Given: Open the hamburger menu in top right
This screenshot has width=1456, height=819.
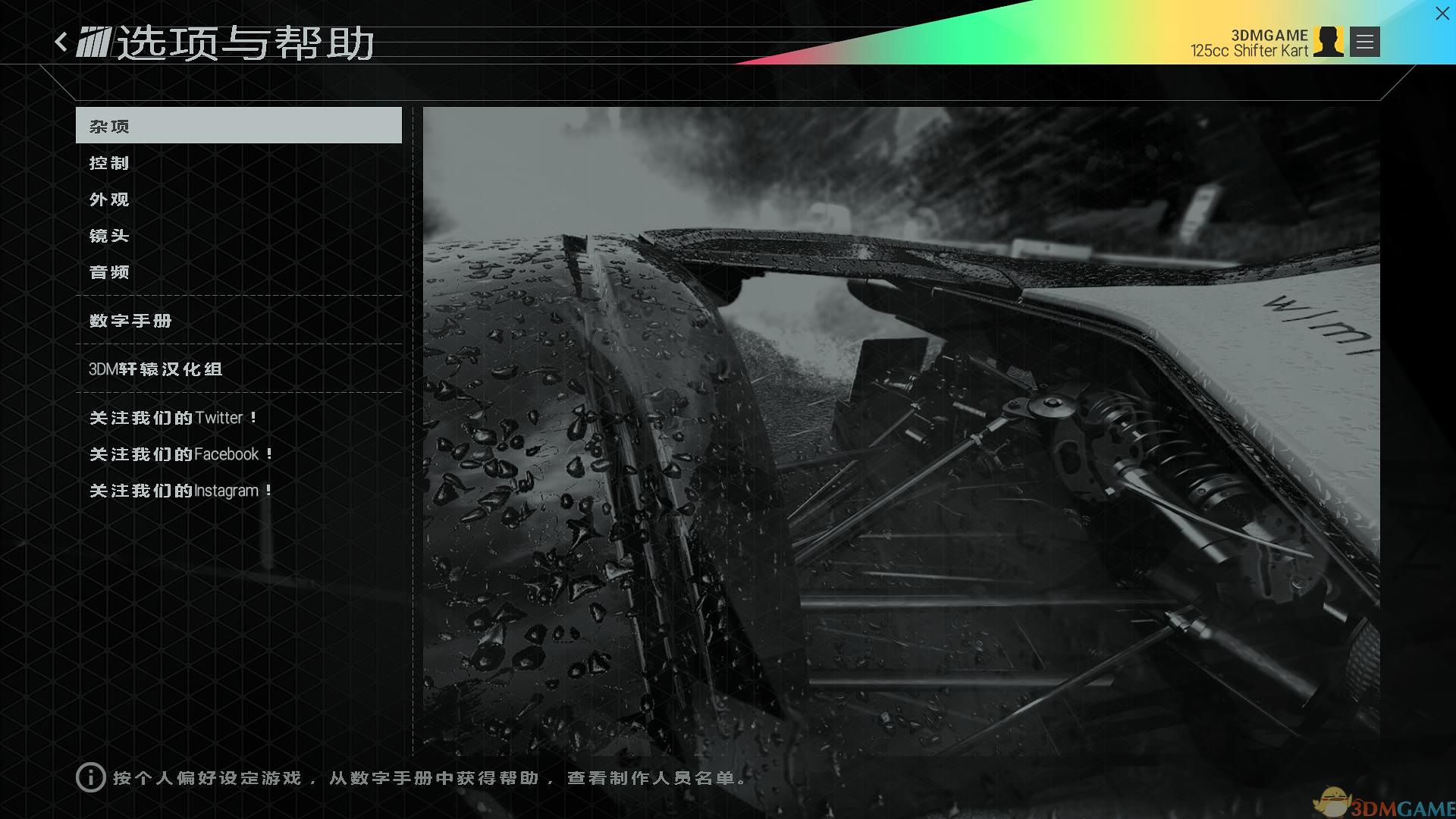Looking at the screenshot, I should [x=1363, y=42].
